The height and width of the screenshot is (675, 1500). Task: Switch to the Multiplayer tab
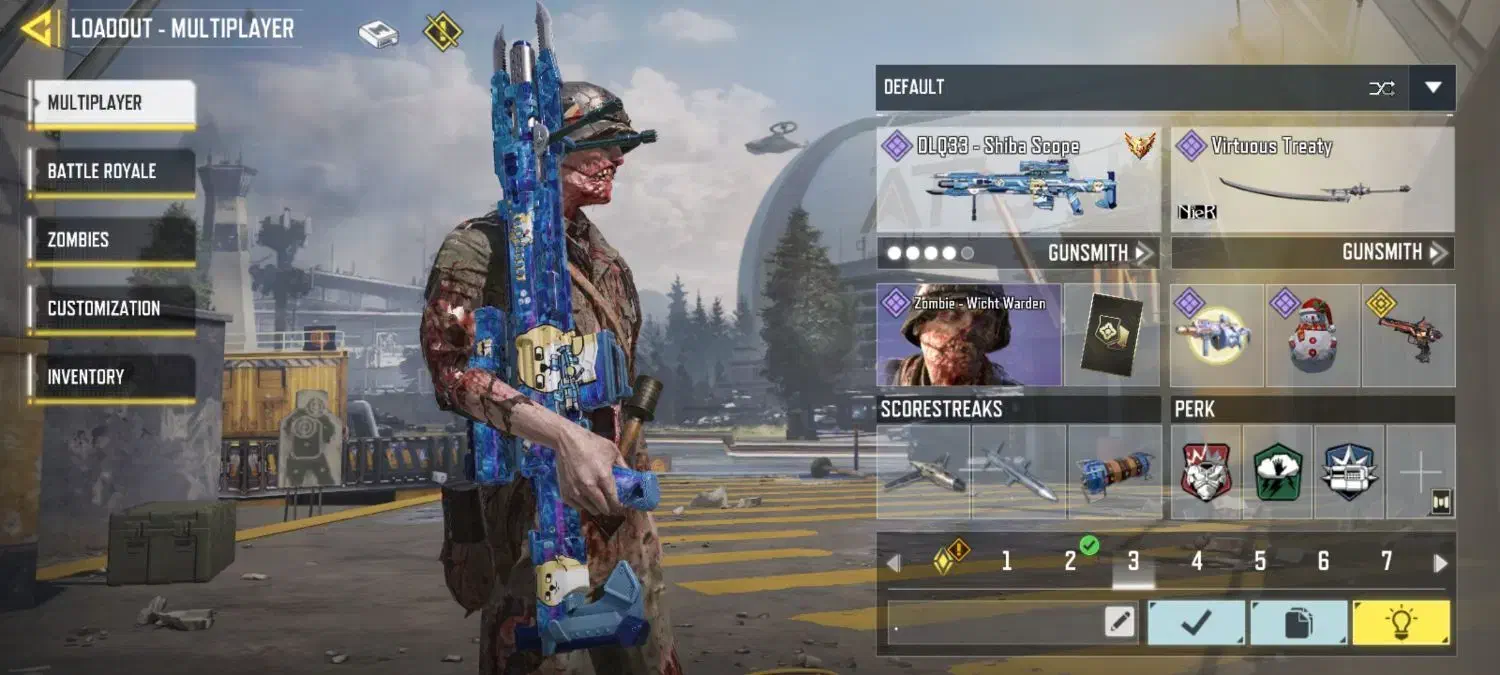pyautogui.click(x=112, y=103)
